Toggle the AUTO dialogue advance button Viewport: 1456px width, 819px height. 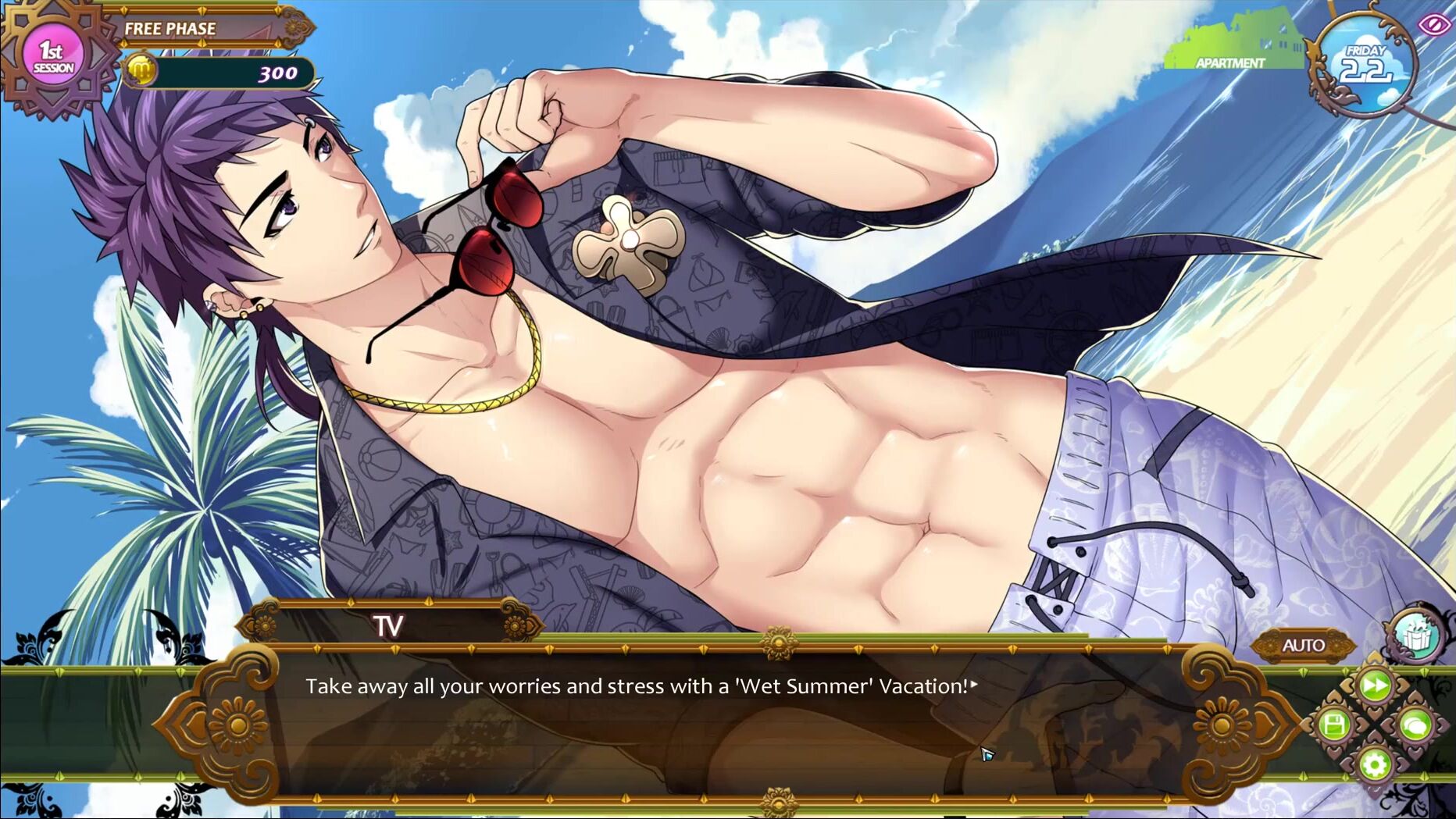pyautogui.click(x=1303, y=645)
